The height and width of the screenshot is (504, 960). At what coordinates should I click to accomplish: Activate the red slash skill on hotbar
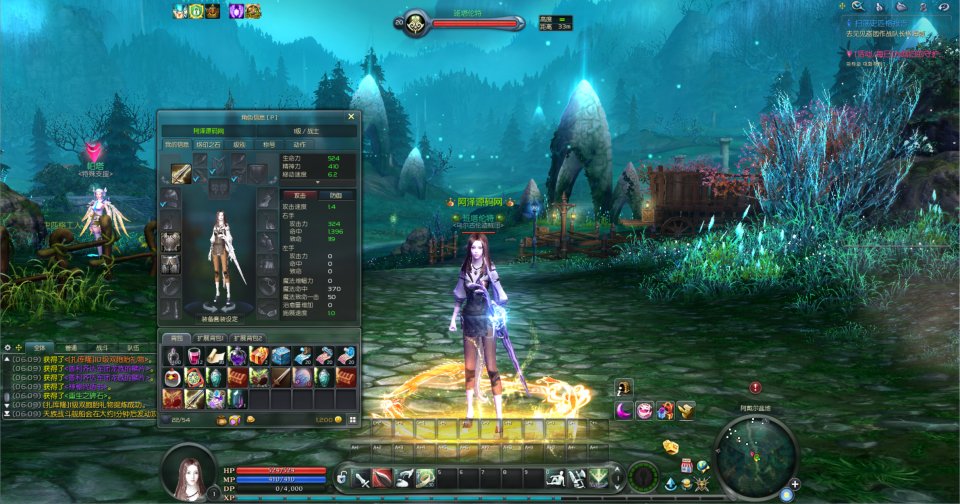pyautogui.click(x=382, y=478)
